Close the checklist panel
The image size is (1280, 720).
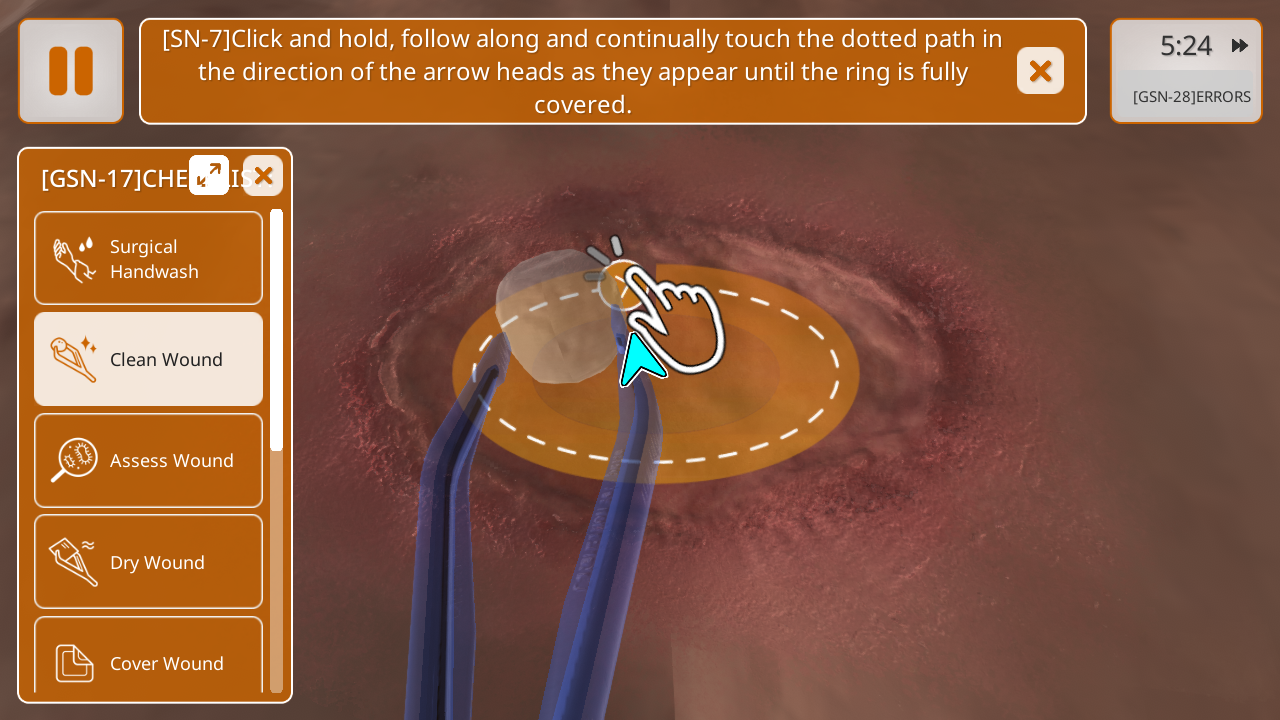pyautogui.click(x=263, y=176)
